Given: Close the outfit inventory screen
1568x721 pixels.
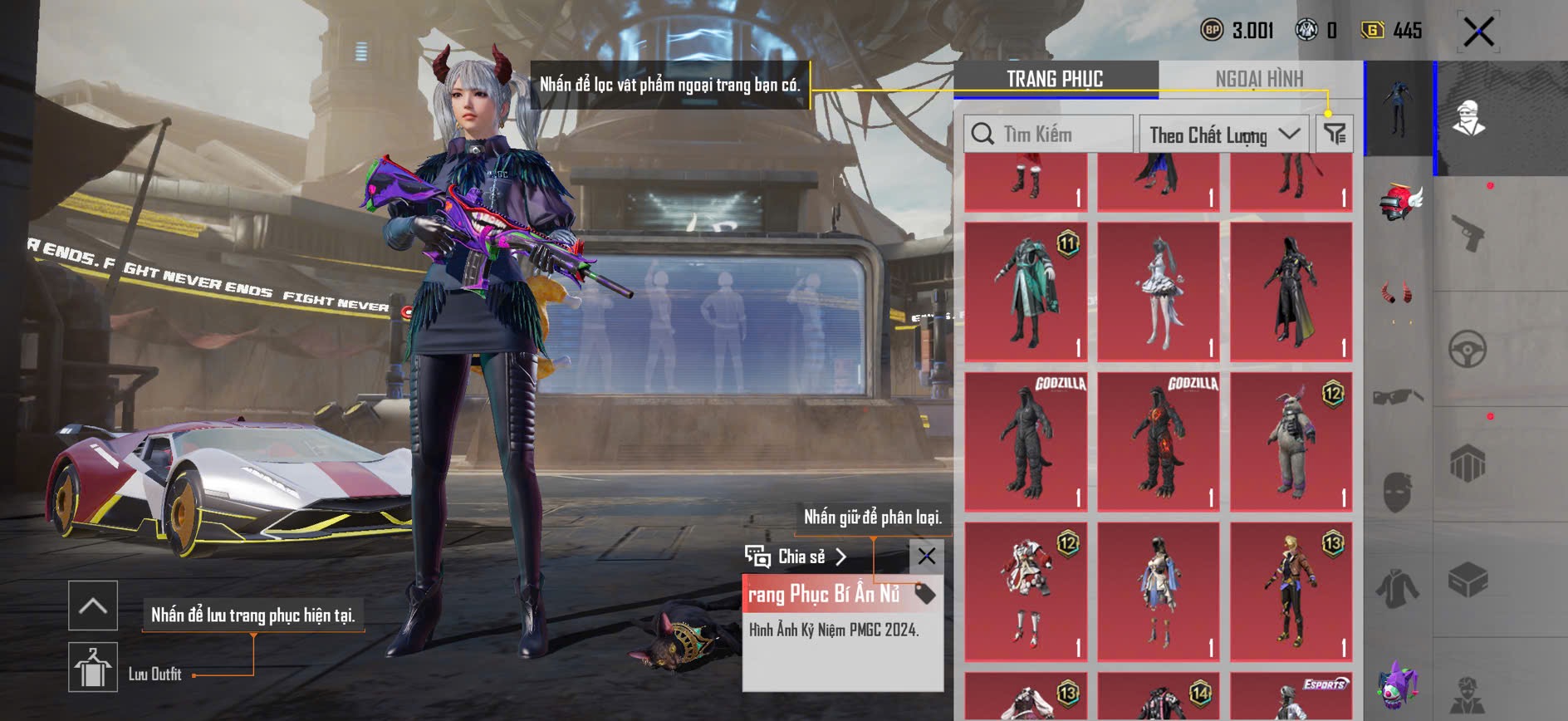Looking at the screenshot, I should [1478, 32].
